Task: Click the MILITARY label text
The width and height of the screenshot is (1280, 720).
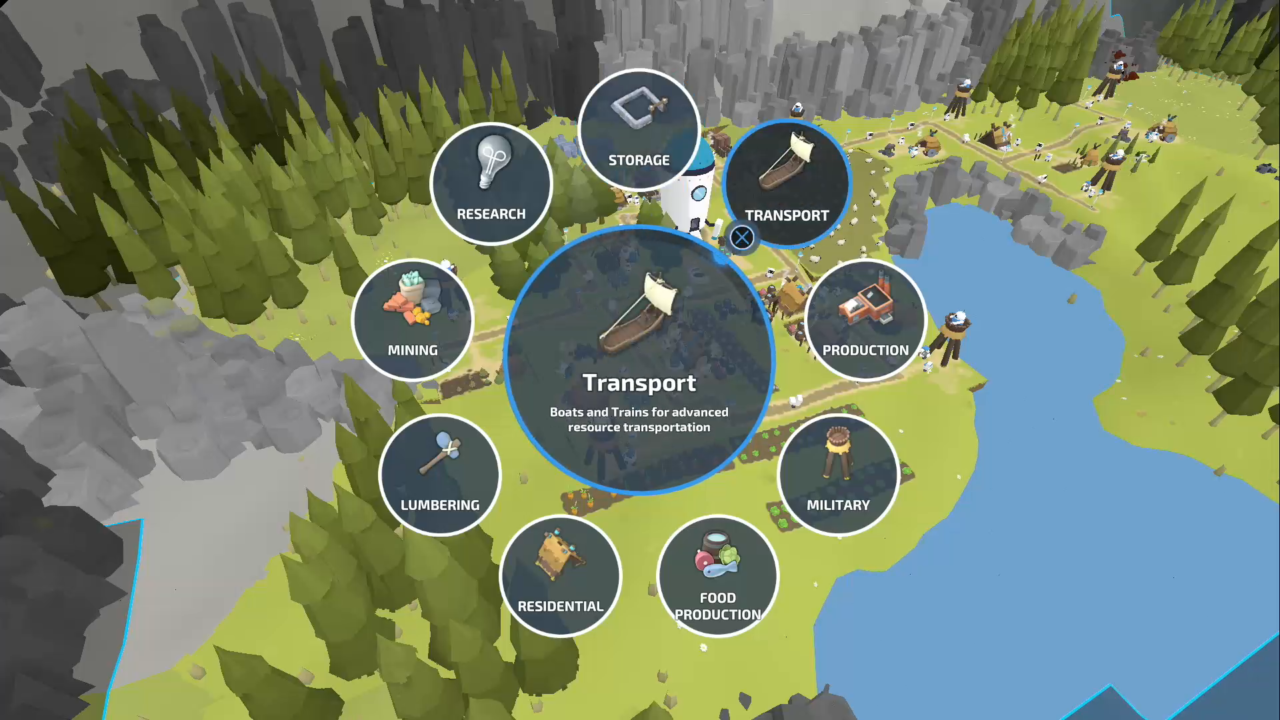Action: click(x=838, y=505)
